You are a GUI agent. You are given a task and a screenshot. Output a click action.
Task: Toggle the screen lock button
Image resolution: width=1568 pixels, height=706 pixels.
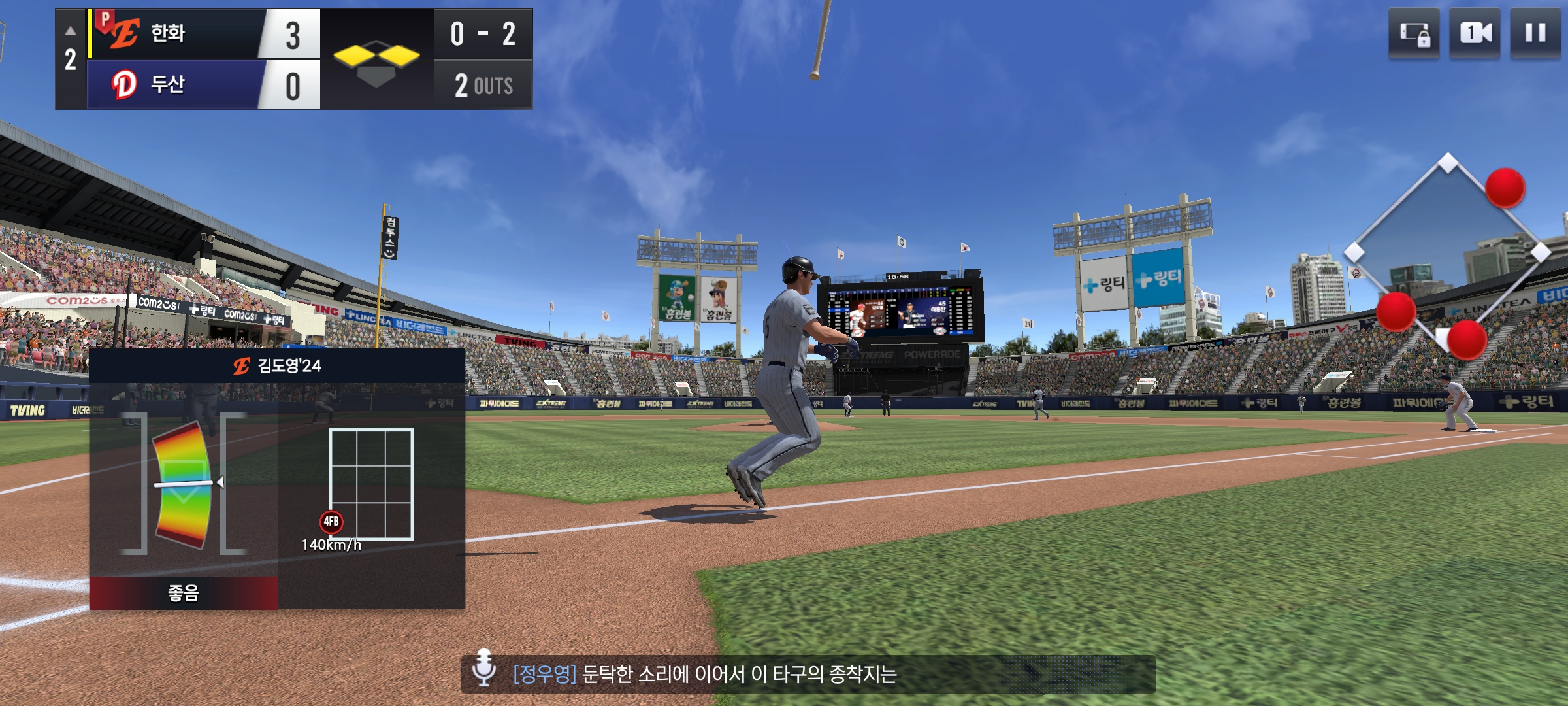click(x=1414, y=33)
